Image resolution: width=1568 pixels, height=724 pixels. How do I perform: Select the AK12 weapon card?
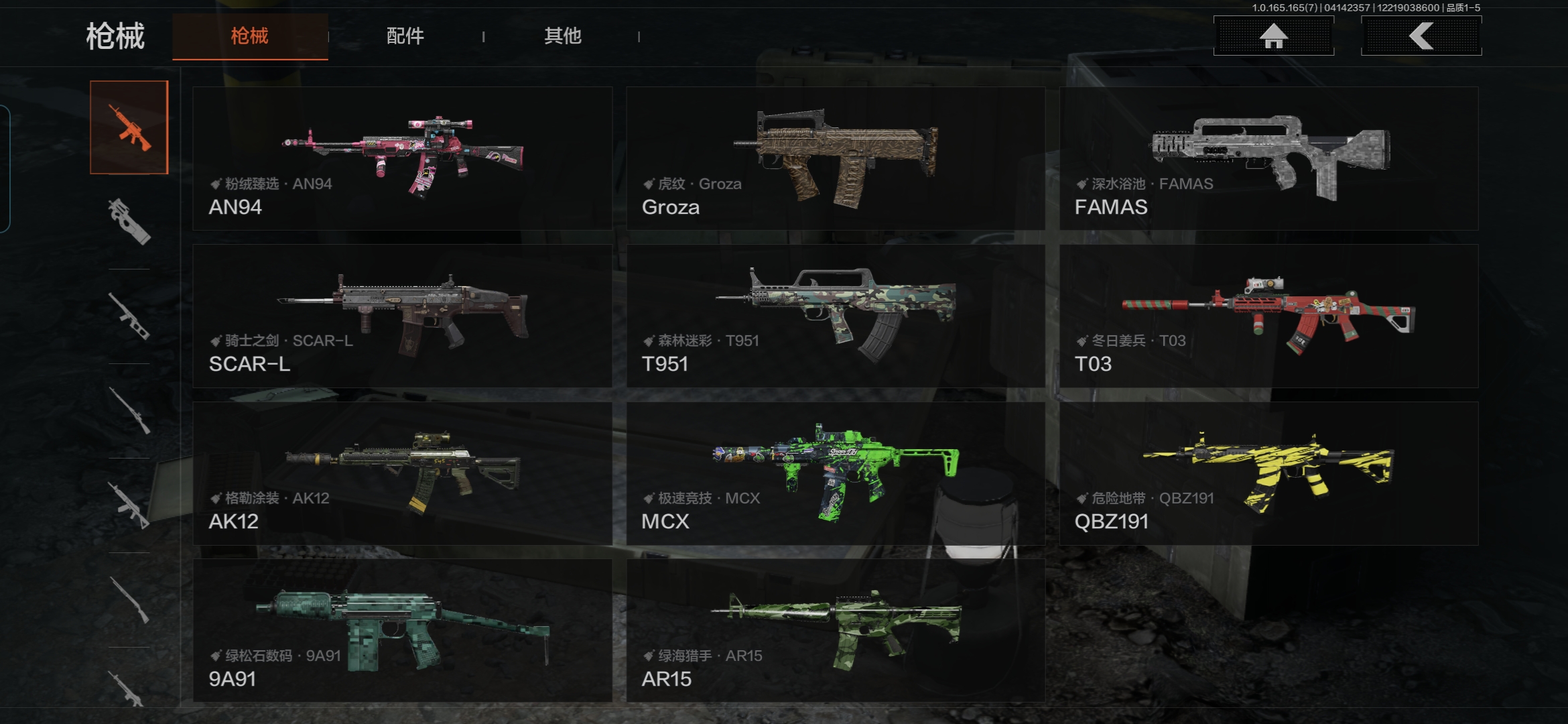coord(402,473)
